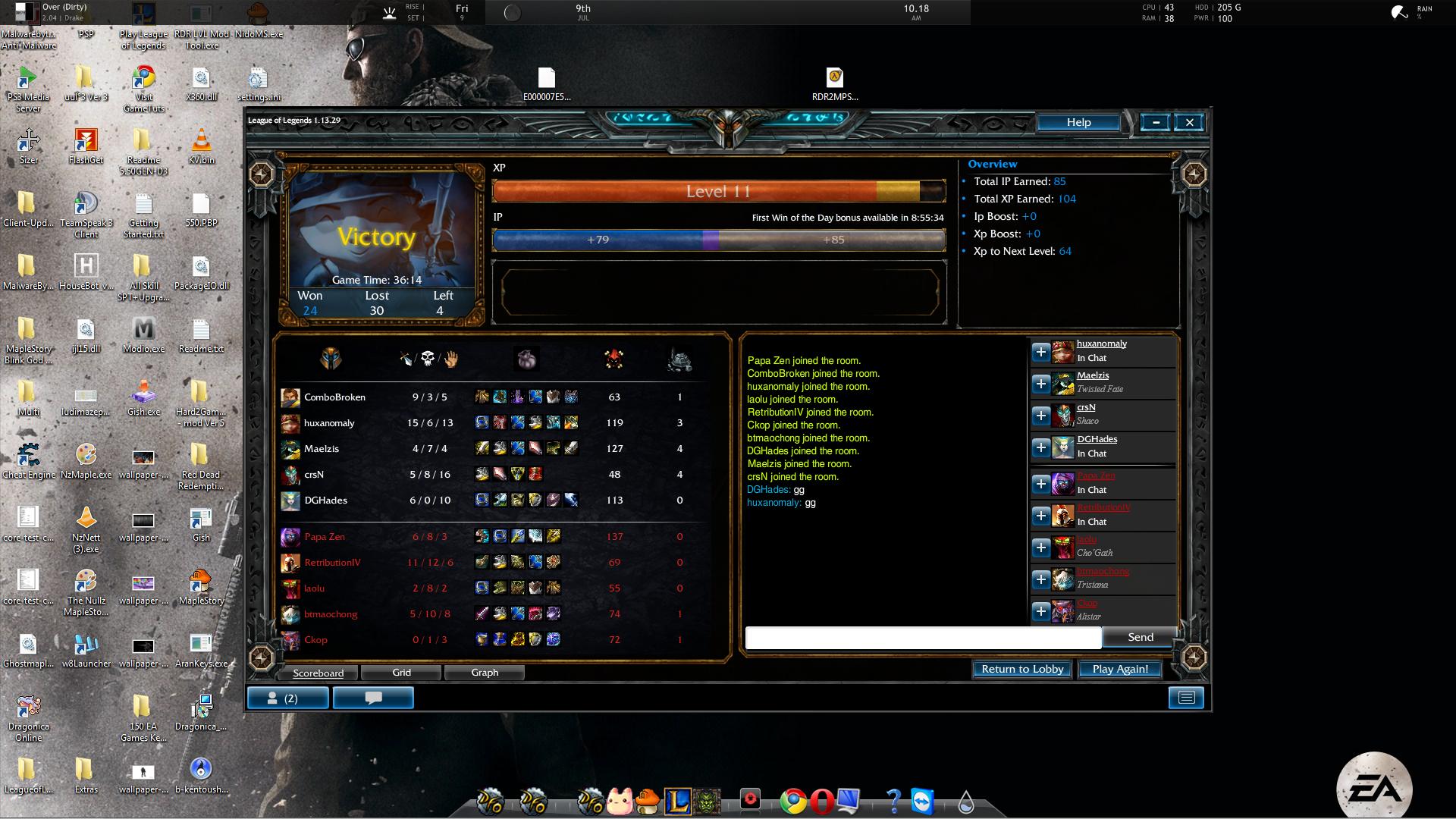Open the buddy list button showing (2)
Screen dimensions: 1456x819
click(x=288, y=698)
